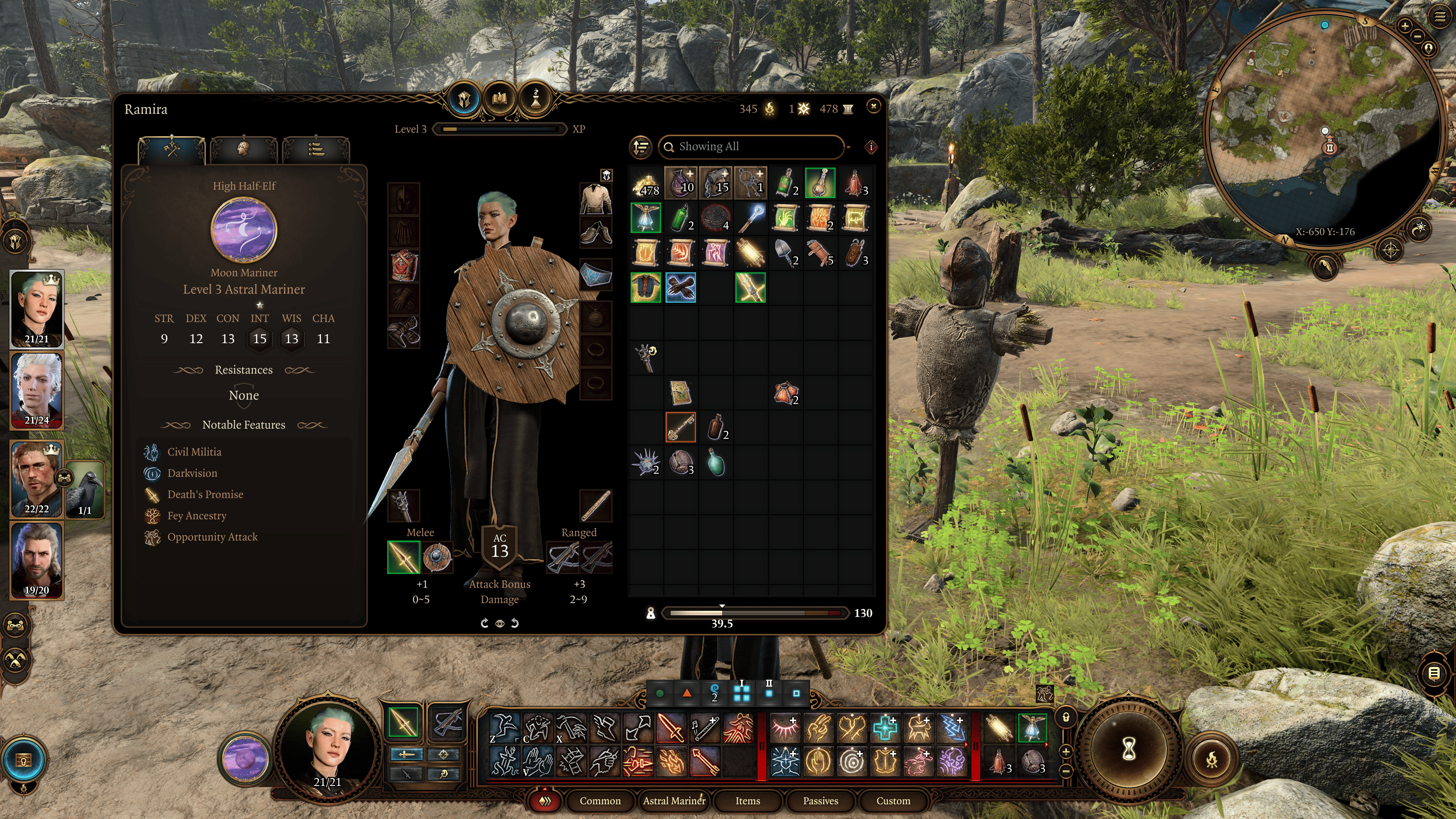
Task: Close the Ramira character sheet
Action: tap(873, 106)
